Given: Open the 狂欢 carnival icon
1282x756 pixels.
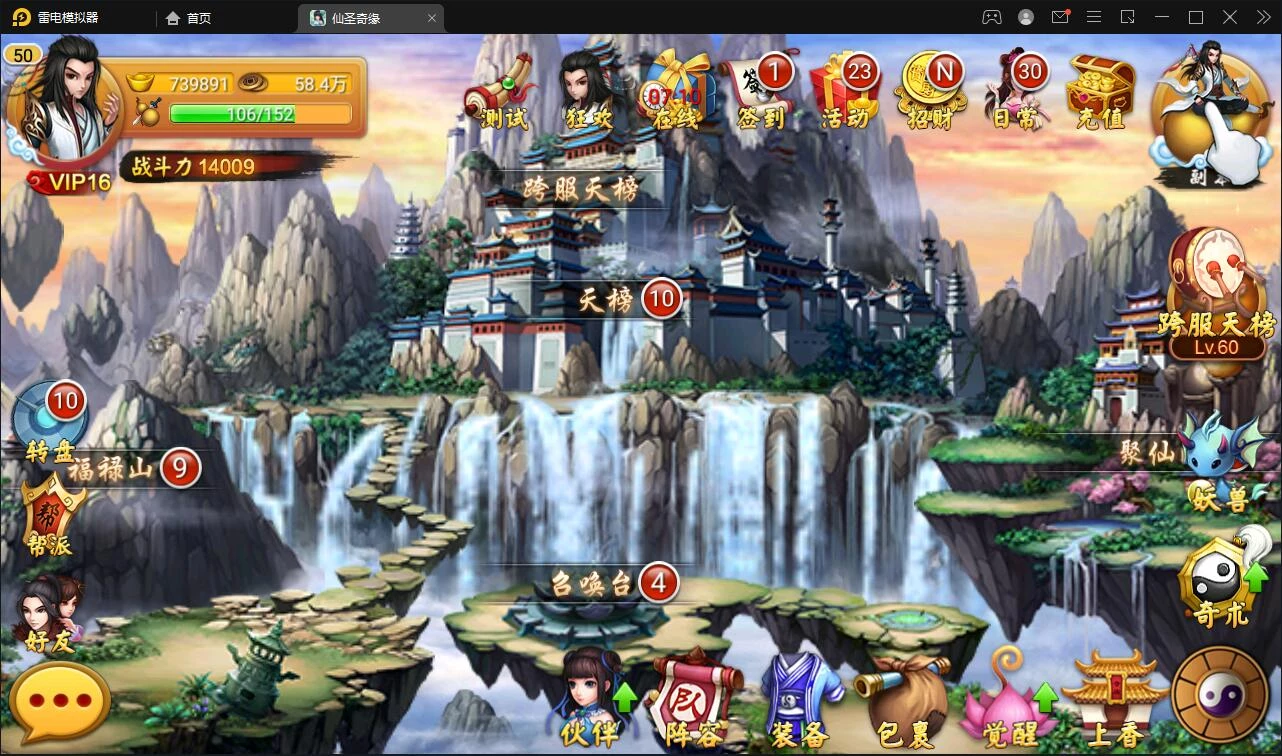Looking at the screenshot, I should (x=590, y=92).
